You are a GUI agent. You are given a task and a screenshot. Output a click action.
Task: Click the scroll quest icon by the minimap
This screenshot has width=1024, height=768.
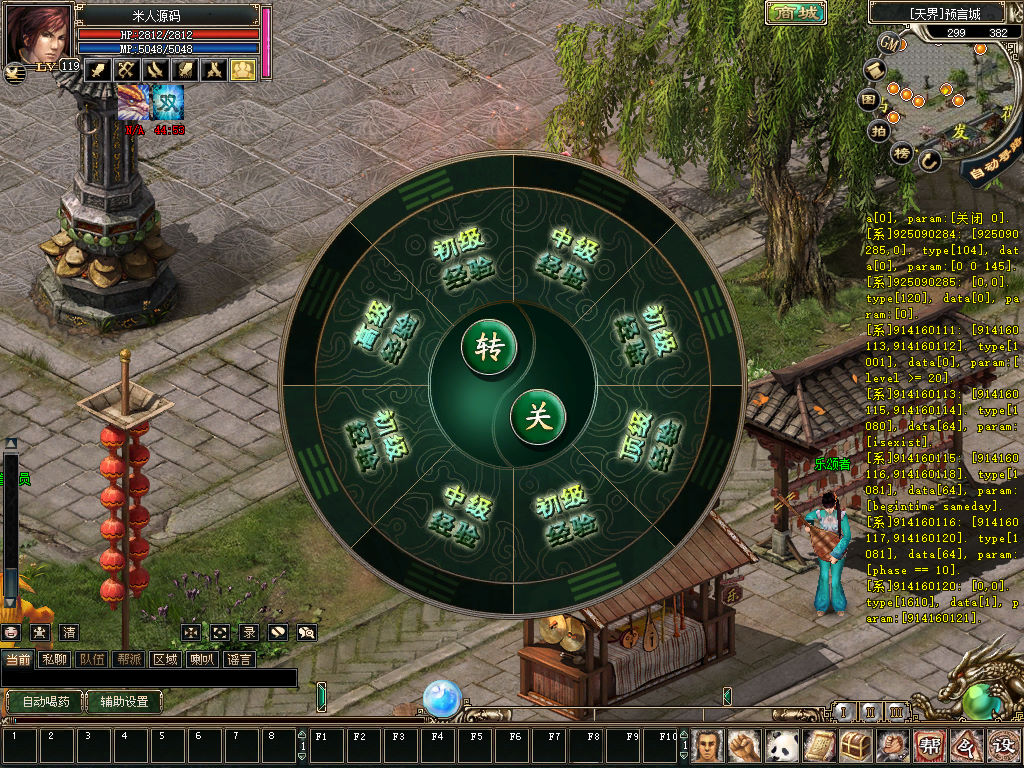click(875, 70)
